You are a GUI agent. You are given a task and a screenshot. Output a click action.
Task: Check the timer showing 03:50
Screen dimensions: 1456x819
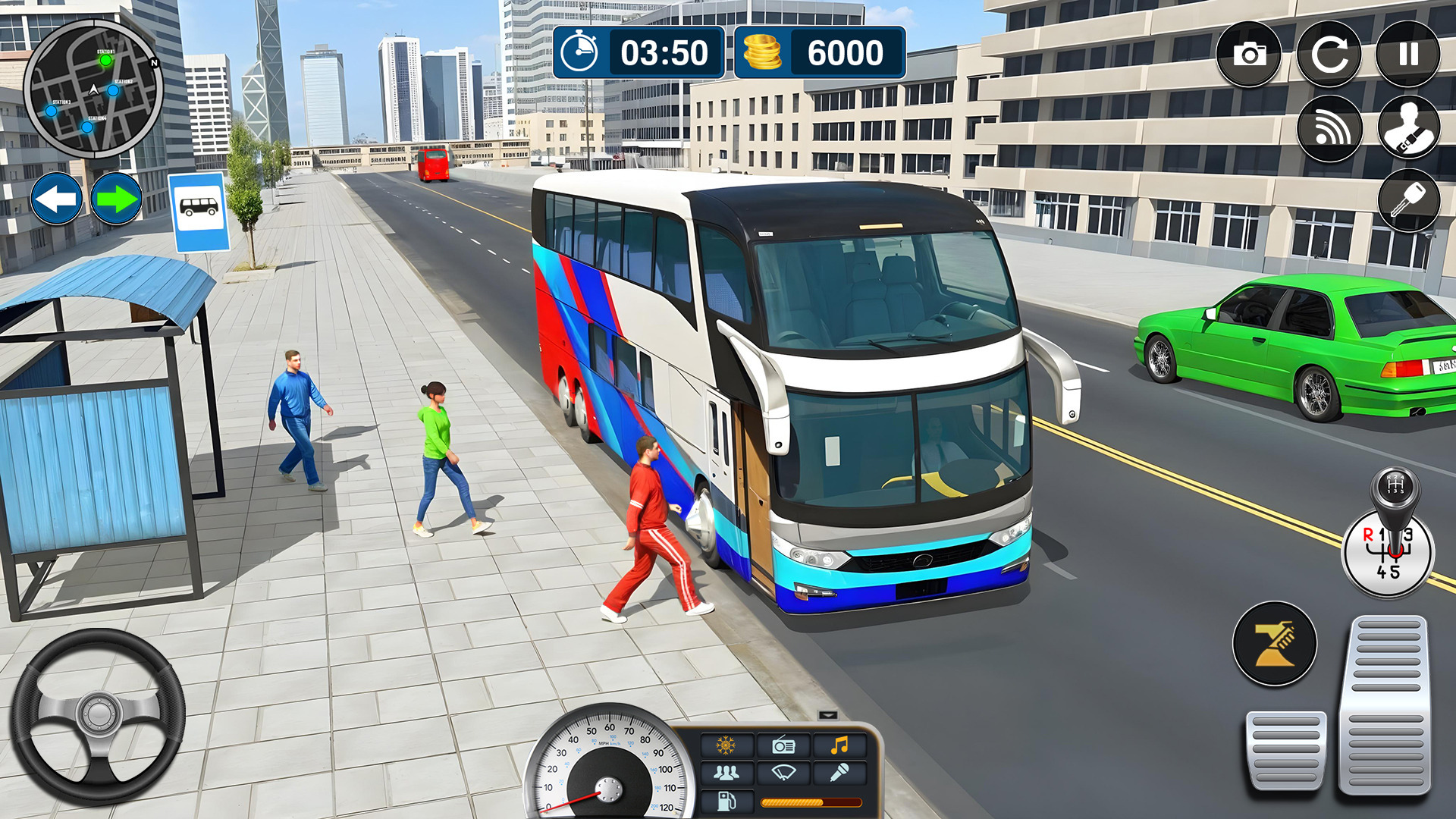(x=641, y=53)
